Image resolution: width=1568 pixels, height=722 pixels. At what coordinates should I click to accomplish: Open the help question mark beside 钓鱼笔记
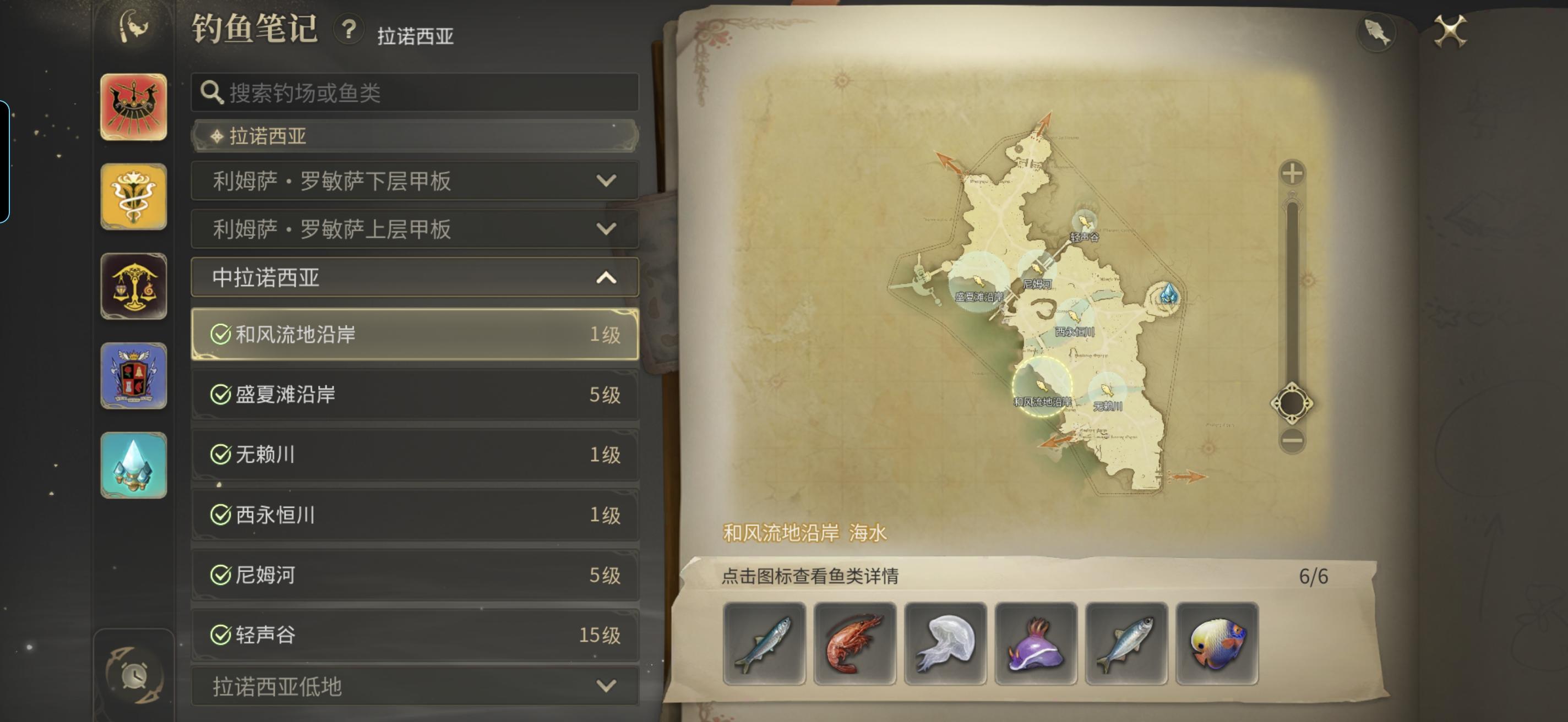click(347, 31)
